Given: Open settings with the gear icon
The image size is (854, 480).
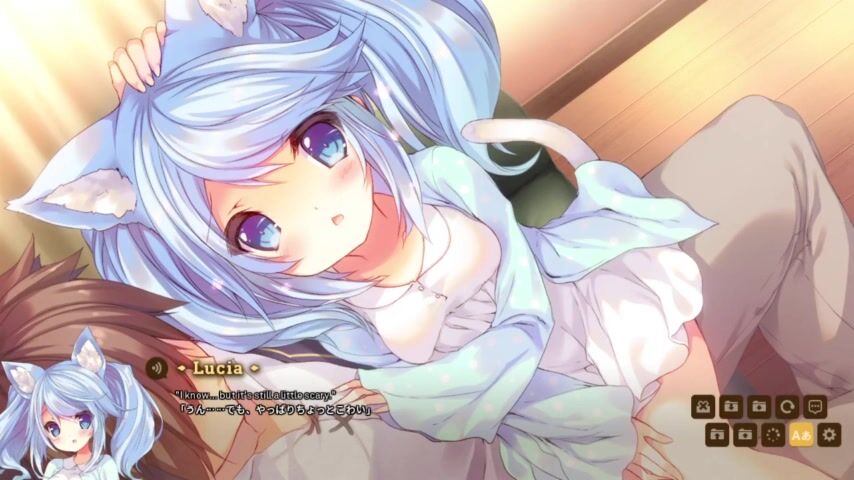Looking at the screenshot, I should [x=829, y=434].
